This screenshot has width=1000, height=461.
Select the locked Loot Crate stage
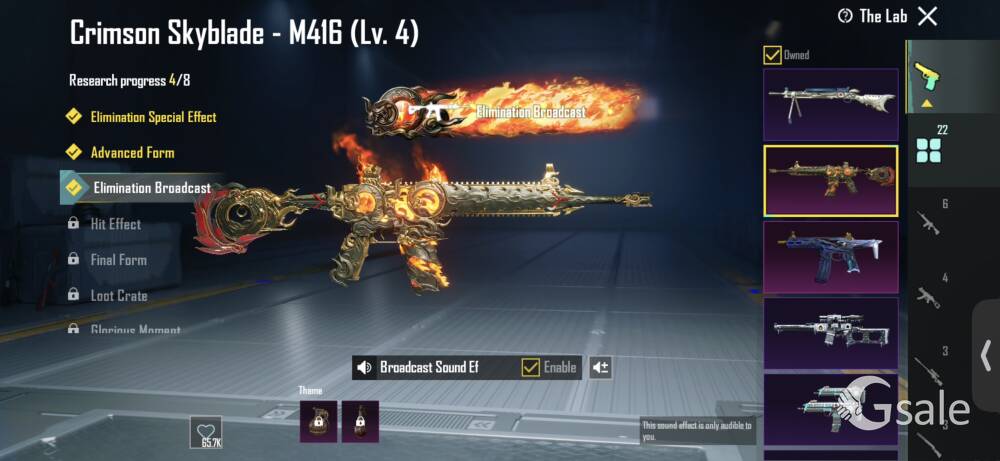coord(118,296)
